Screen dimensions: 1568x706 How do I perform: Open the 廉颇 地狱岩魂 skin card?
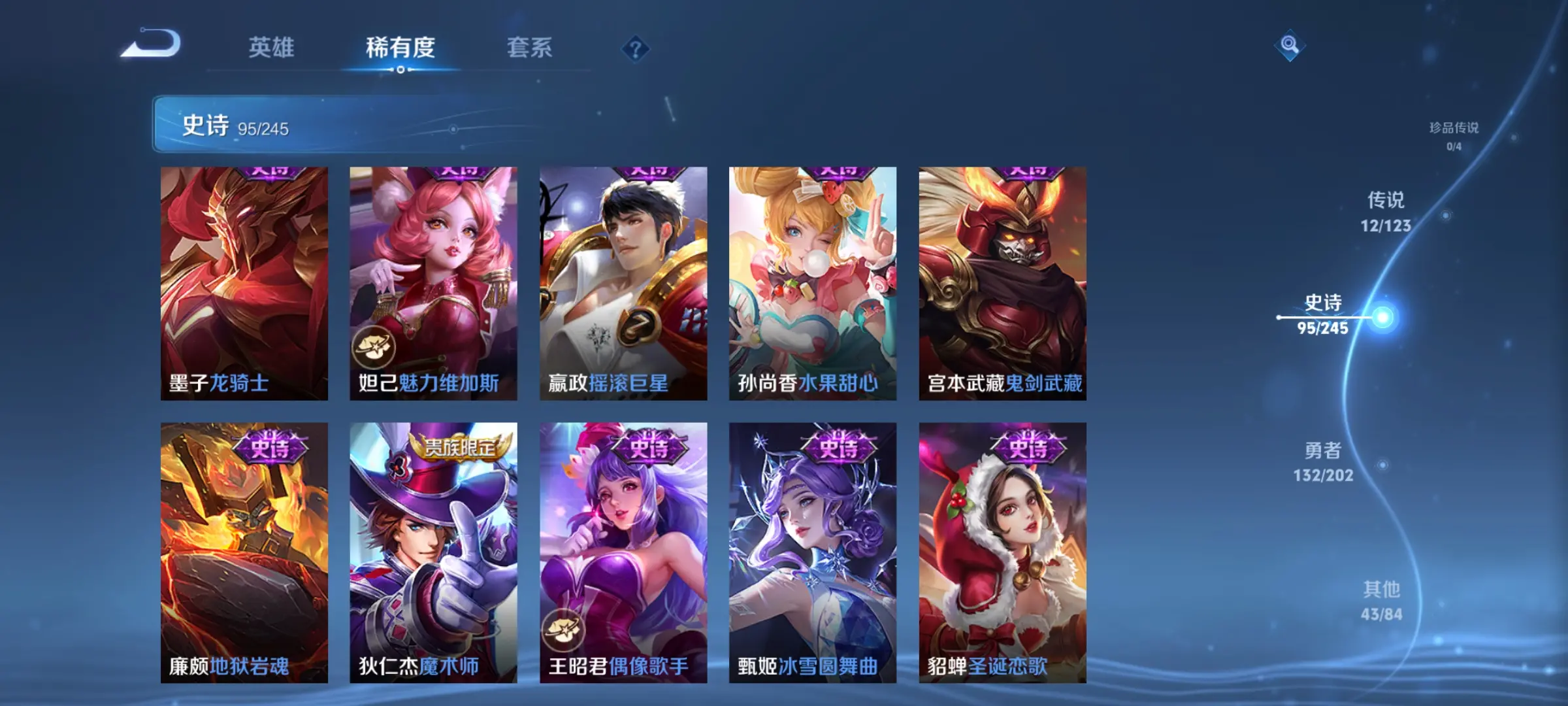(x=244, y=552)
